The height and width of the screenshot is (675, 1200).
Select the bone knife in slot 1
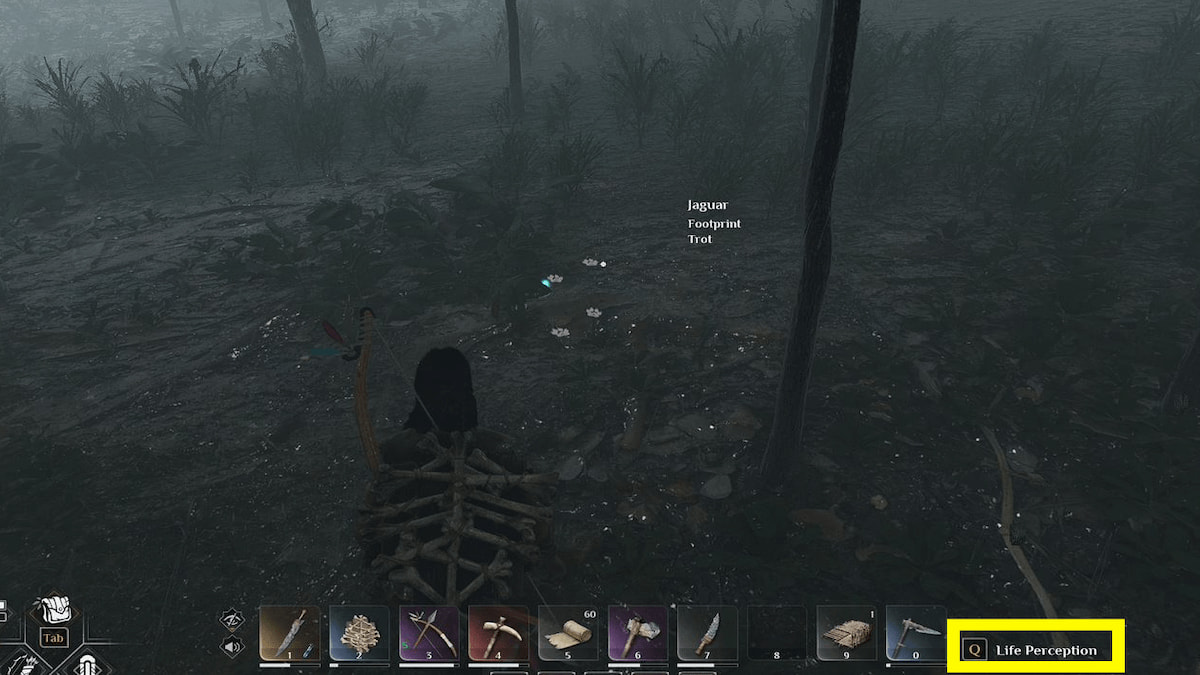[x=290, y=632]
